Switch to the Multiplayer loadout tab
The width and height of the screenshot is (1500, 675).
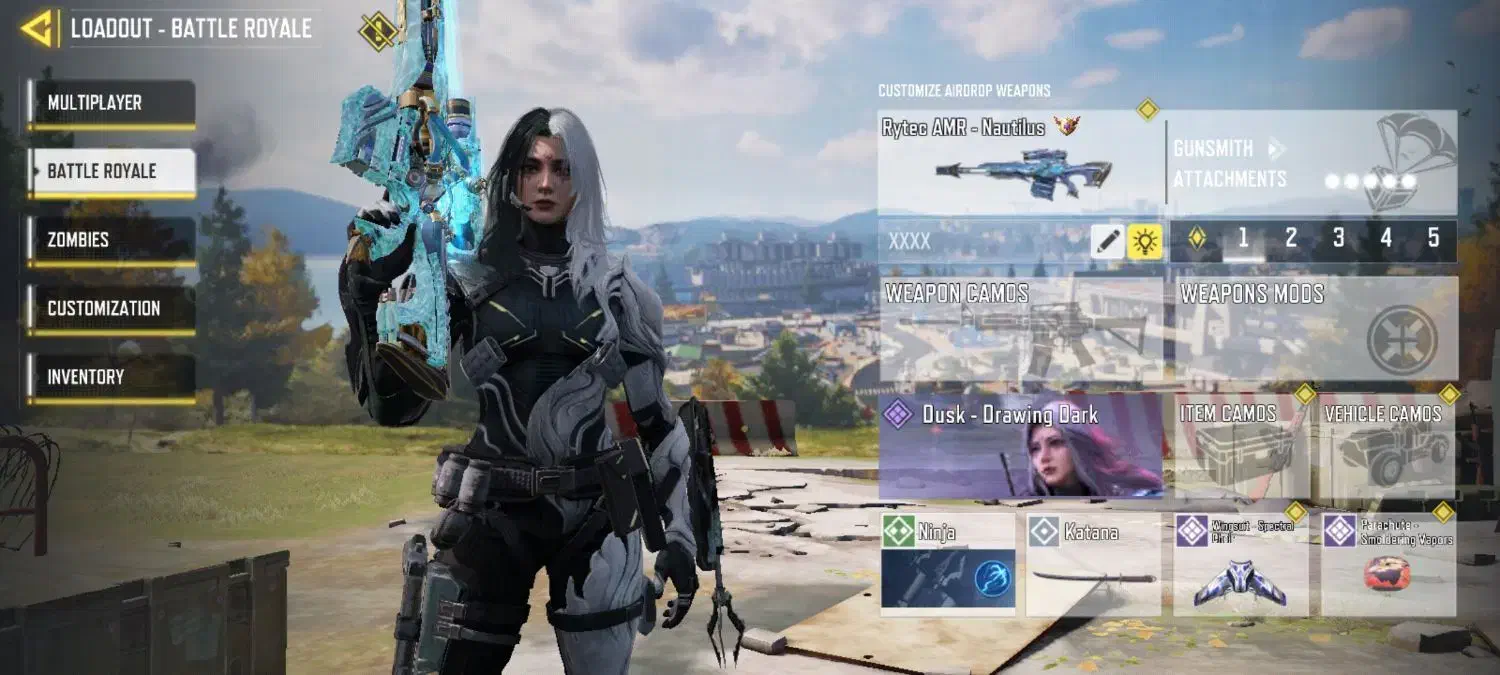111,103
